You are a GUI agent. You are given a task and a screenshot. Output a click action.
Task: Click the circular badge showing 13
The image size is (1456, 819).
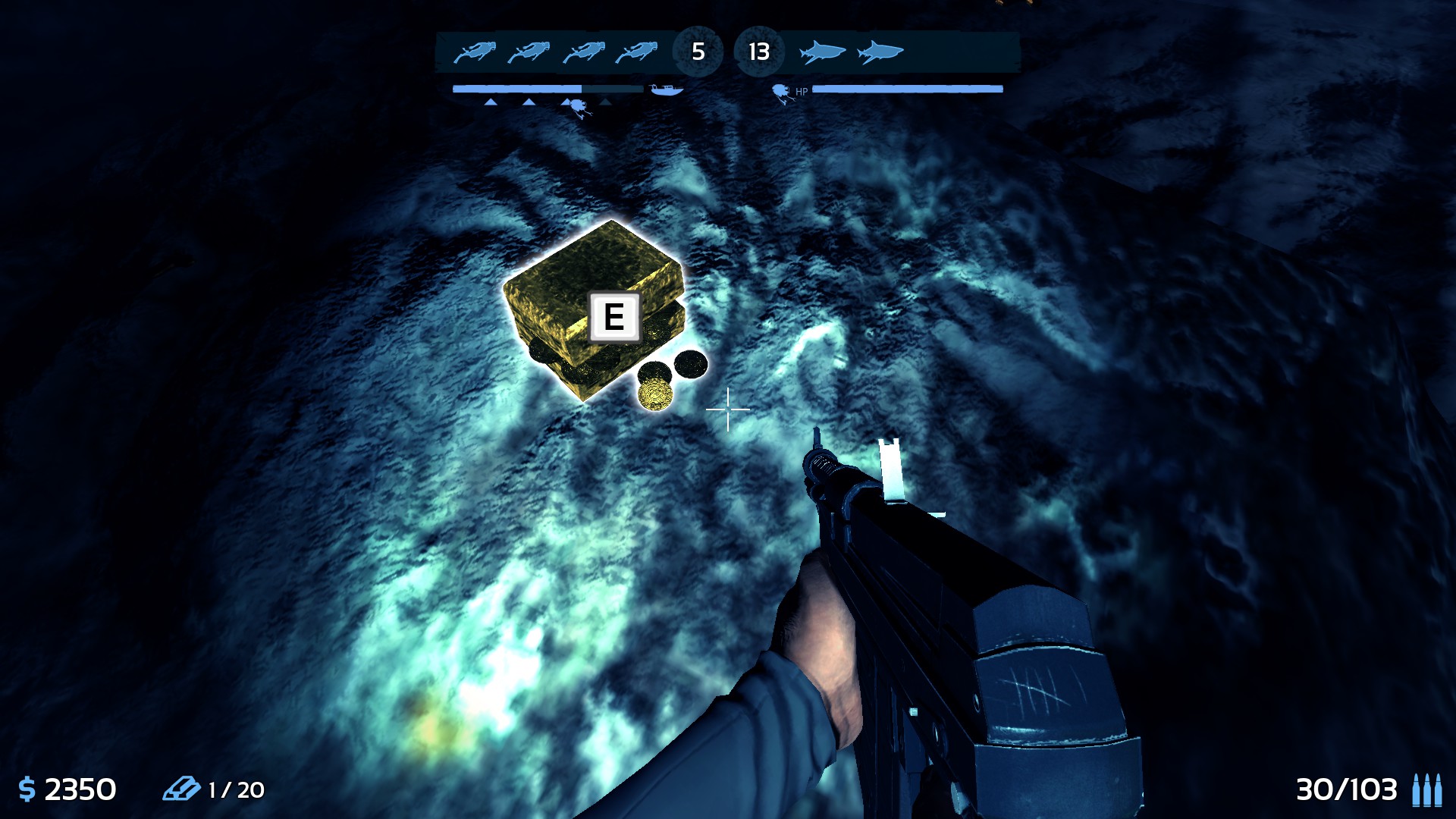point(758,52)
